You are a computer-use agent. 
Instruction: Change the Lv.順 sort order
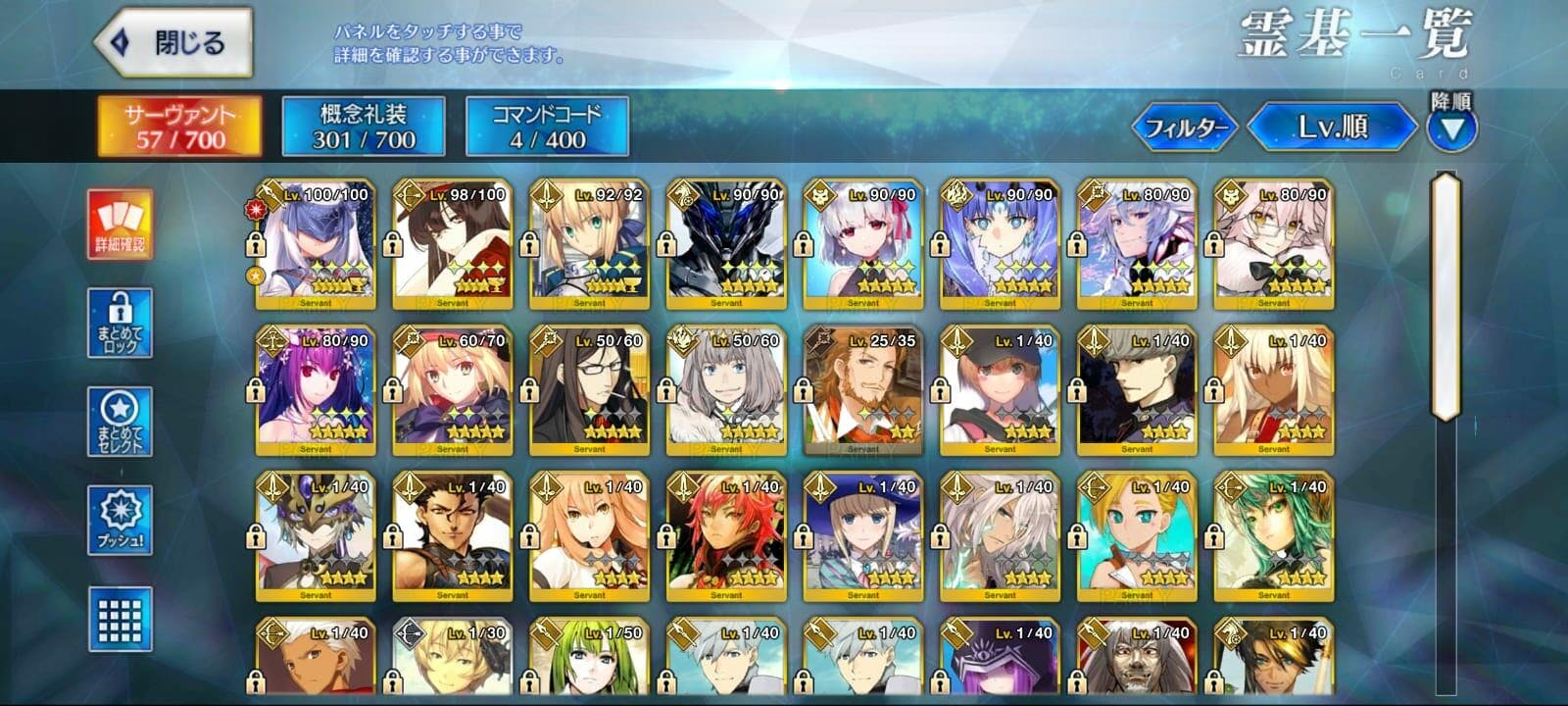[x=1332, y=127]
